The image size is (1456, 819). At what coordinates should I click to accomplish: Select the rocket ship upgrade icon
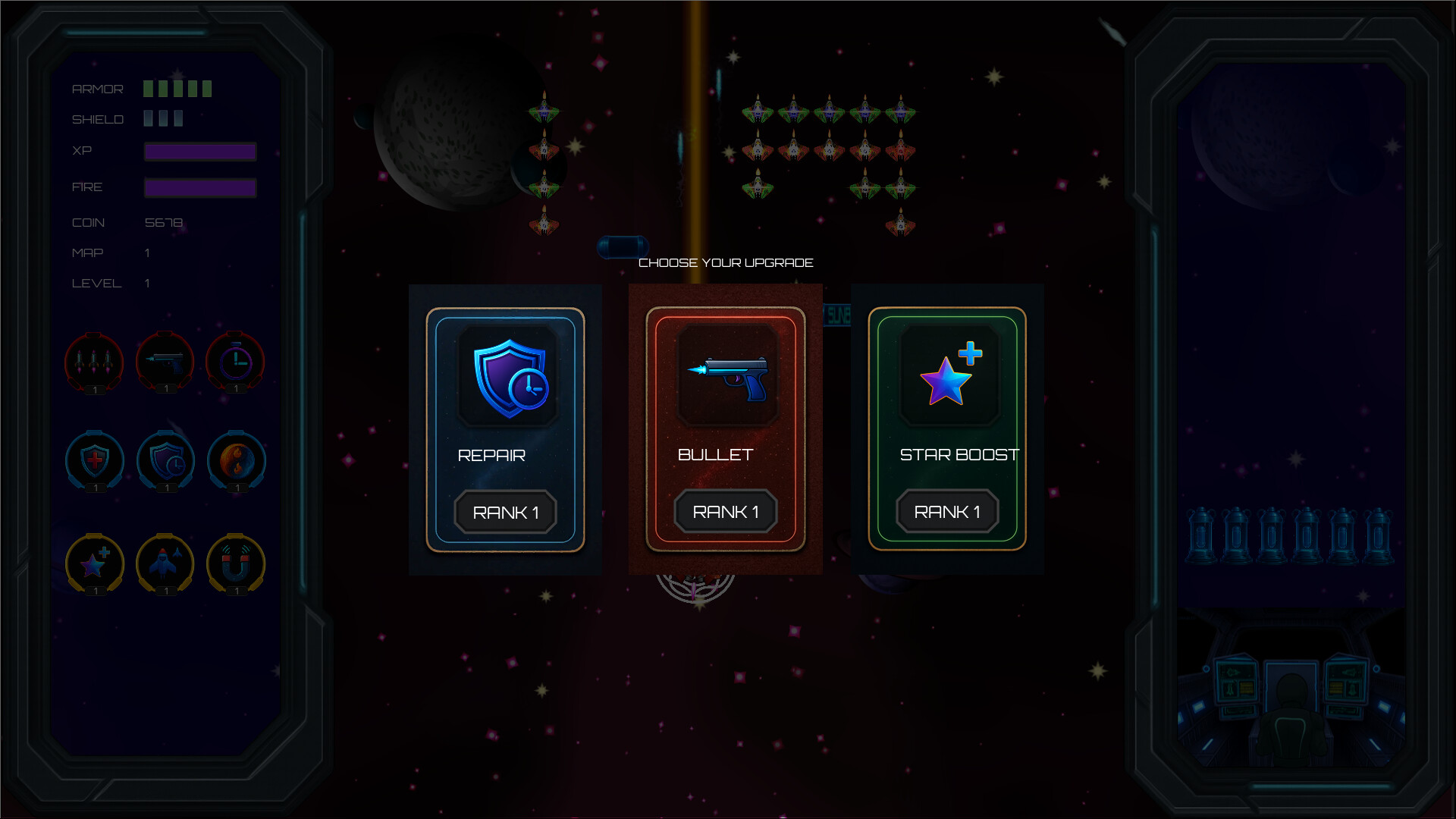coord(165,563)
